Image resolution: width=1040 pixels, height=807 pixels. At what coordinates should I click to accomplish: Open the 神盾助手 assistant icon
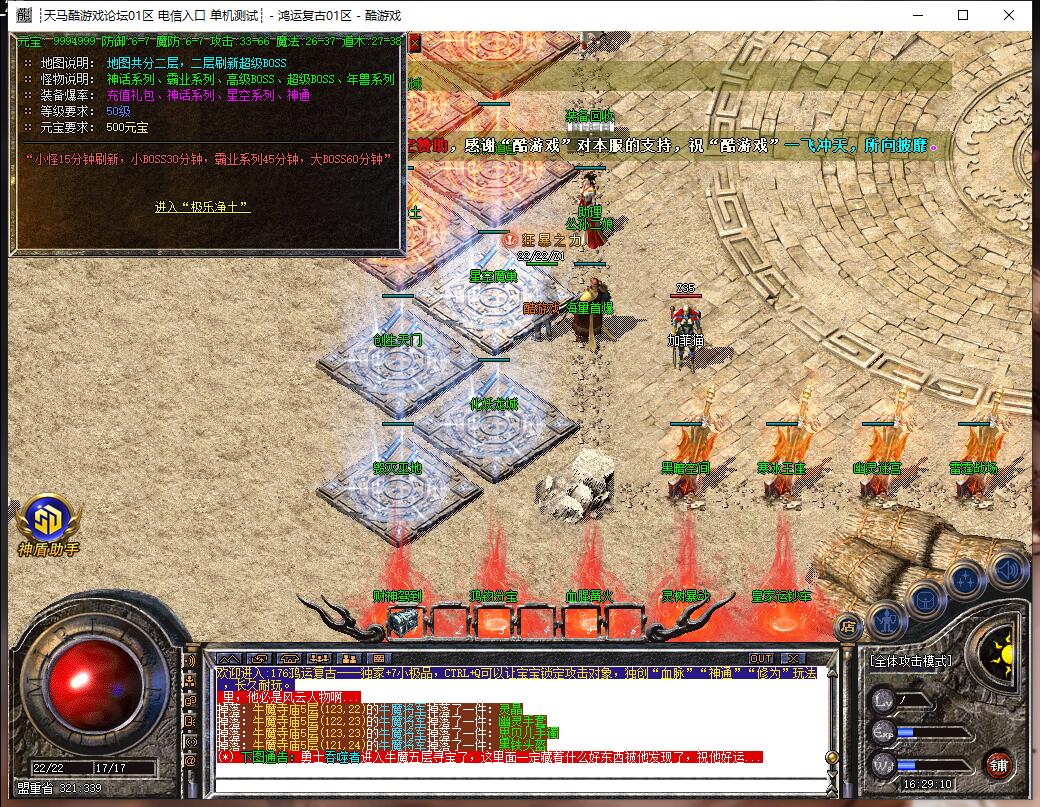(47, 524)
